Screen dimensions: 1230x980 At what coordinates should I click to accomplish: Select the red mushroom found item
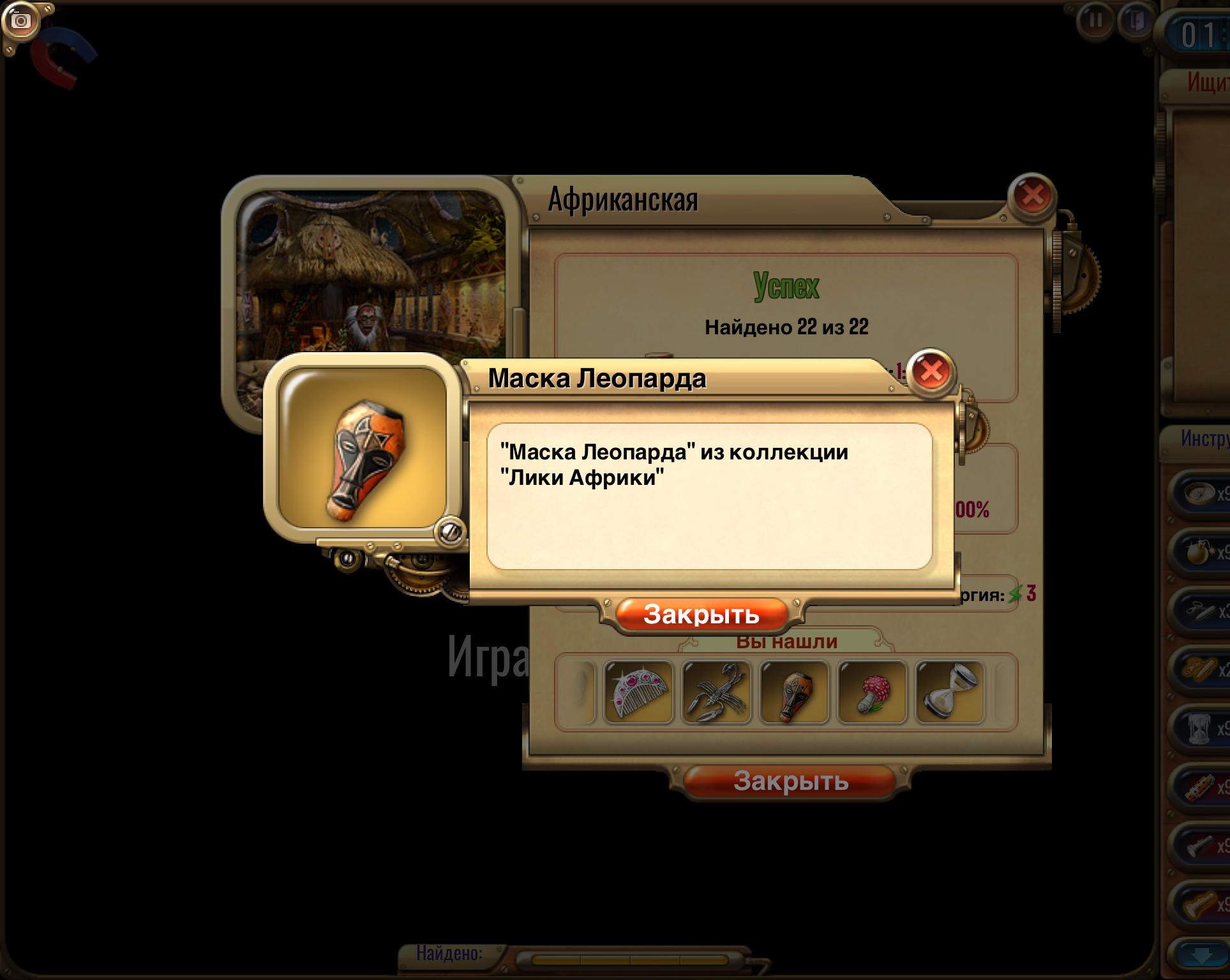click(x=872, y=693)
